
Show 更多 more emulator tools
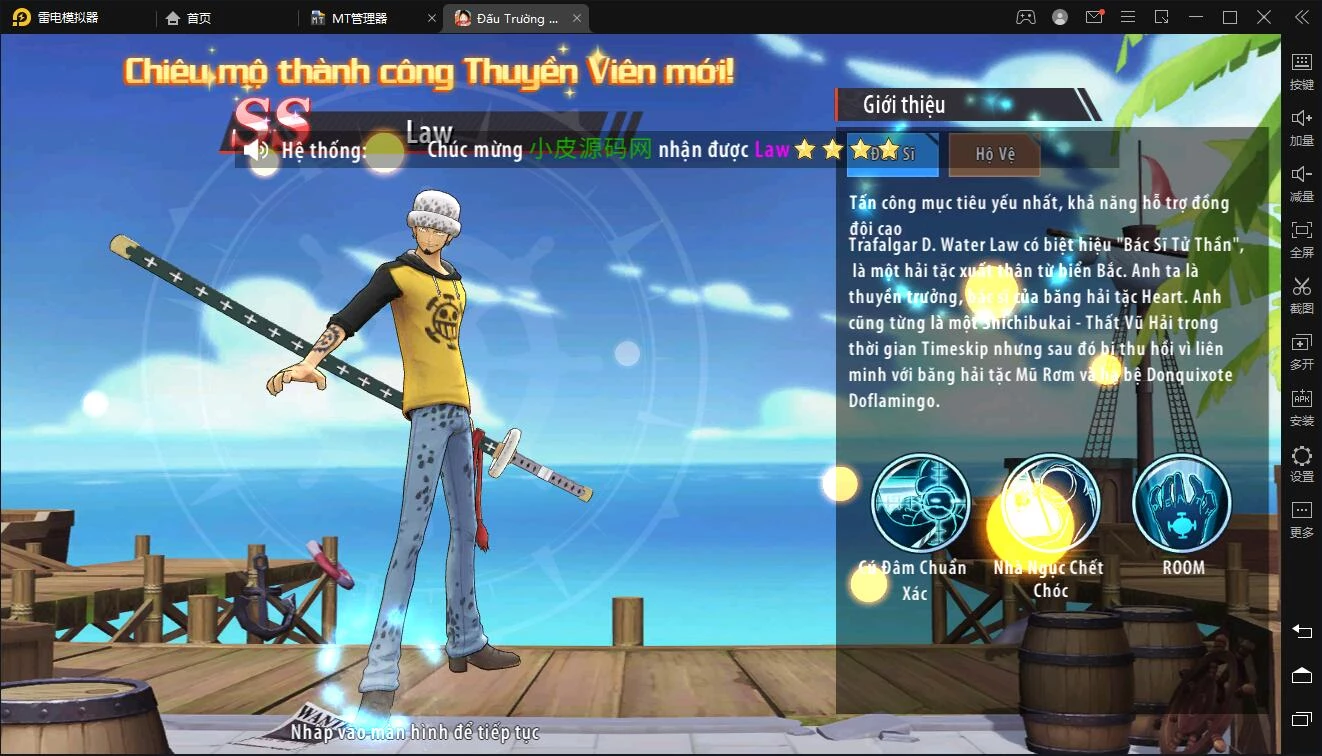[x=1301, y=519]
